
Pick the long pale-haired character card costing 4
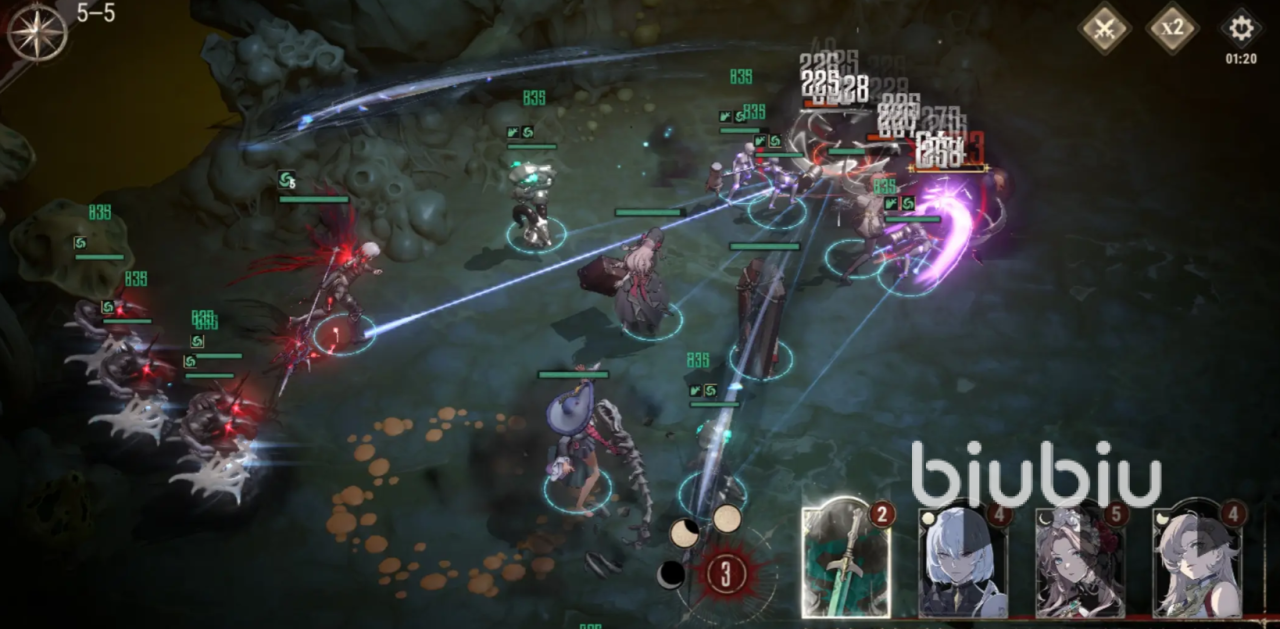pyautogui.click(x=1196, y=563)
